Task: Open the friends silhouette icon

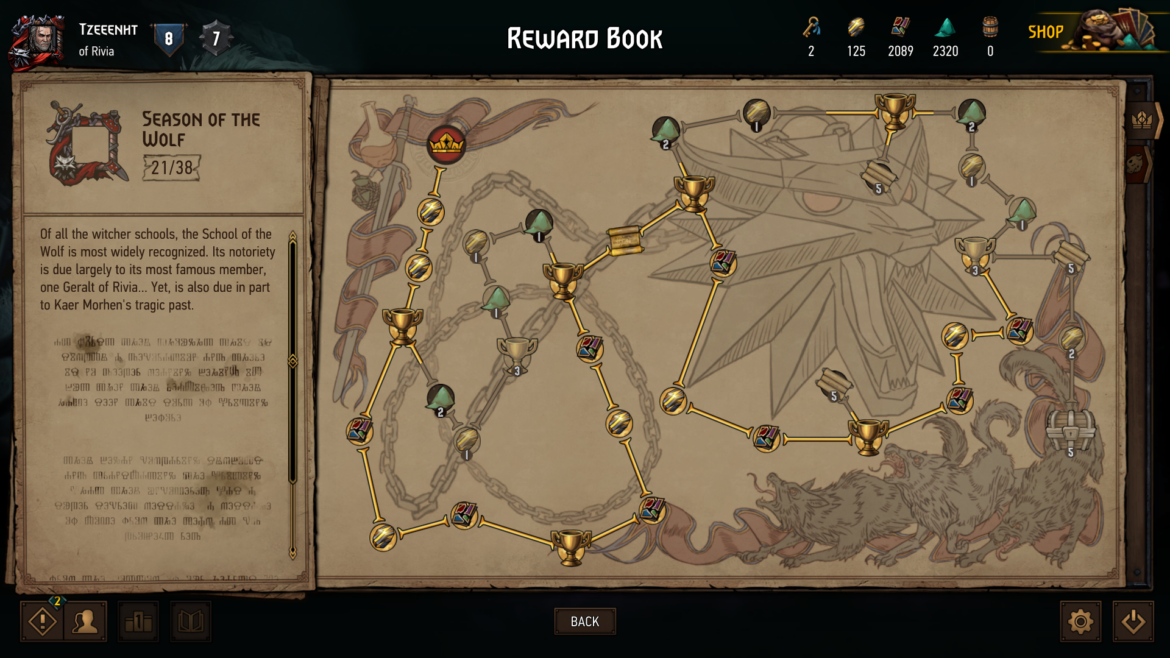Action: [x=86, y=621]
